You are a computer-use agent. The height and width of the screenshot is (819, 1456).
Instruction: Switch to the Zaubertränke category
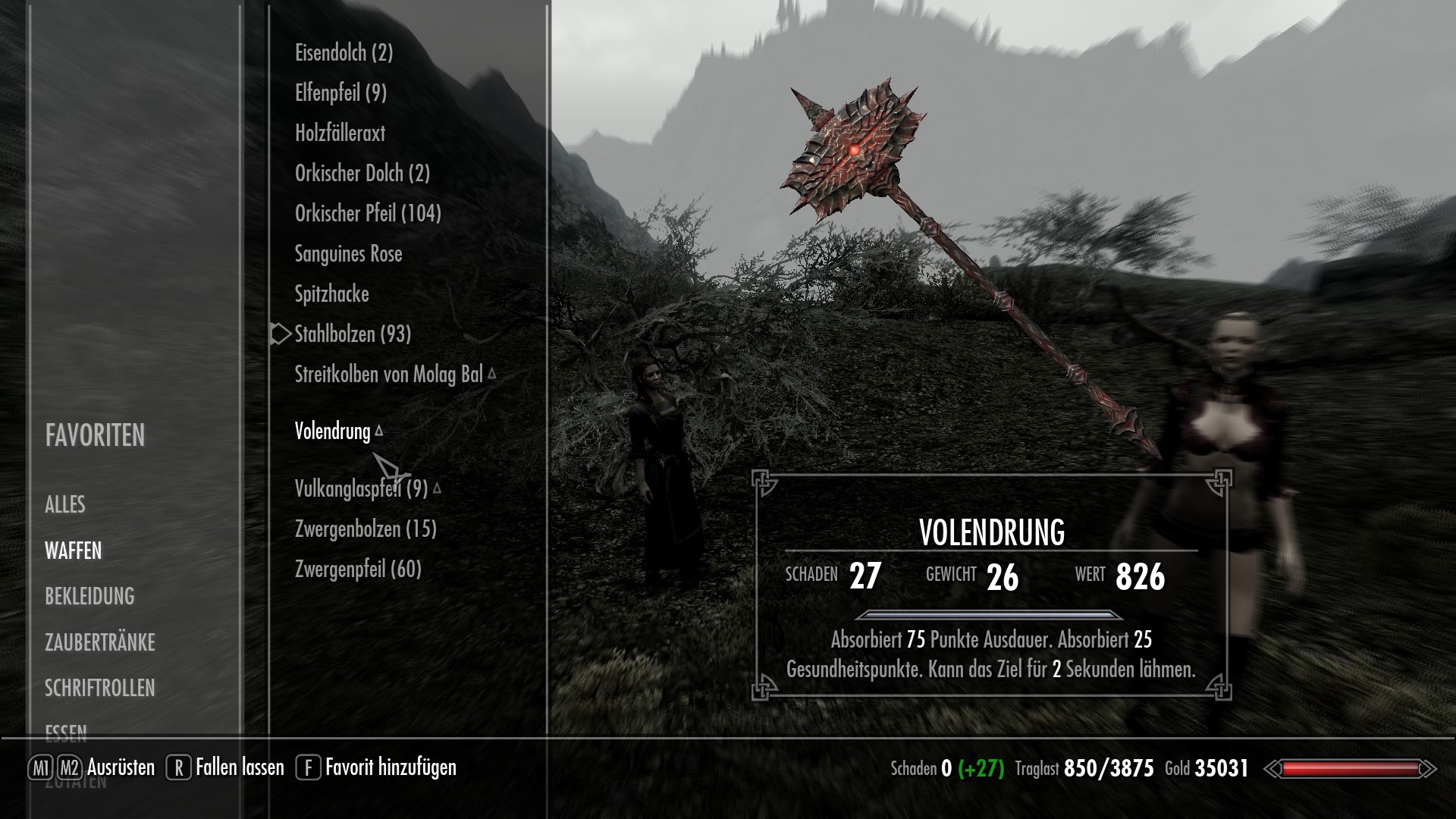[x=99, y=642]
